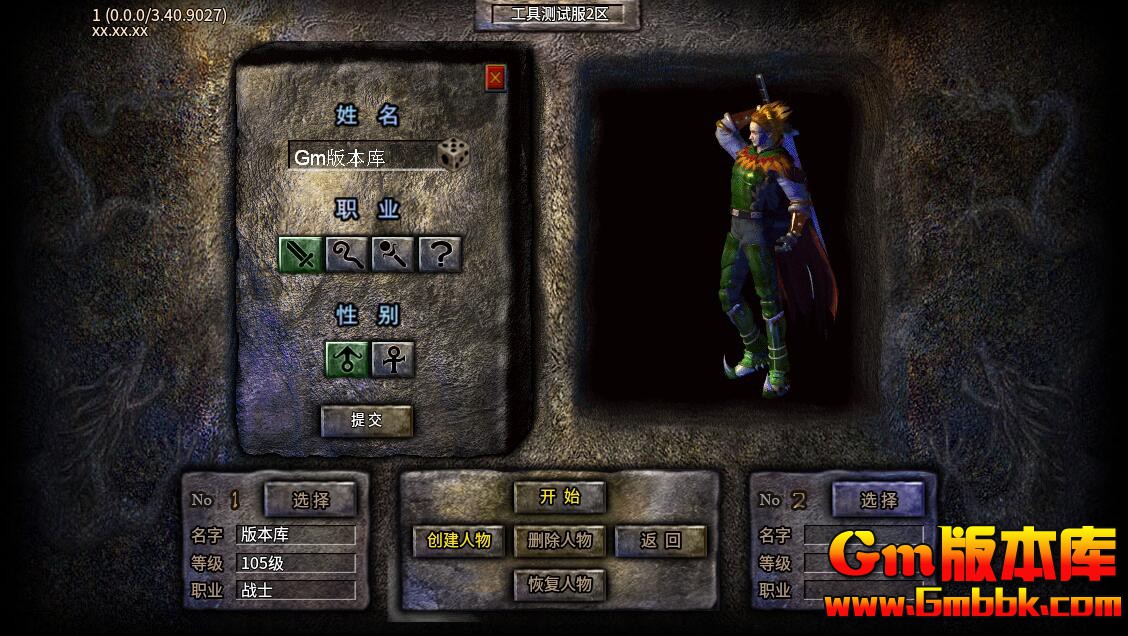Restore a character with 恢复人物
The width and height of the screenshot is (1128, 636).
(559, 584)
